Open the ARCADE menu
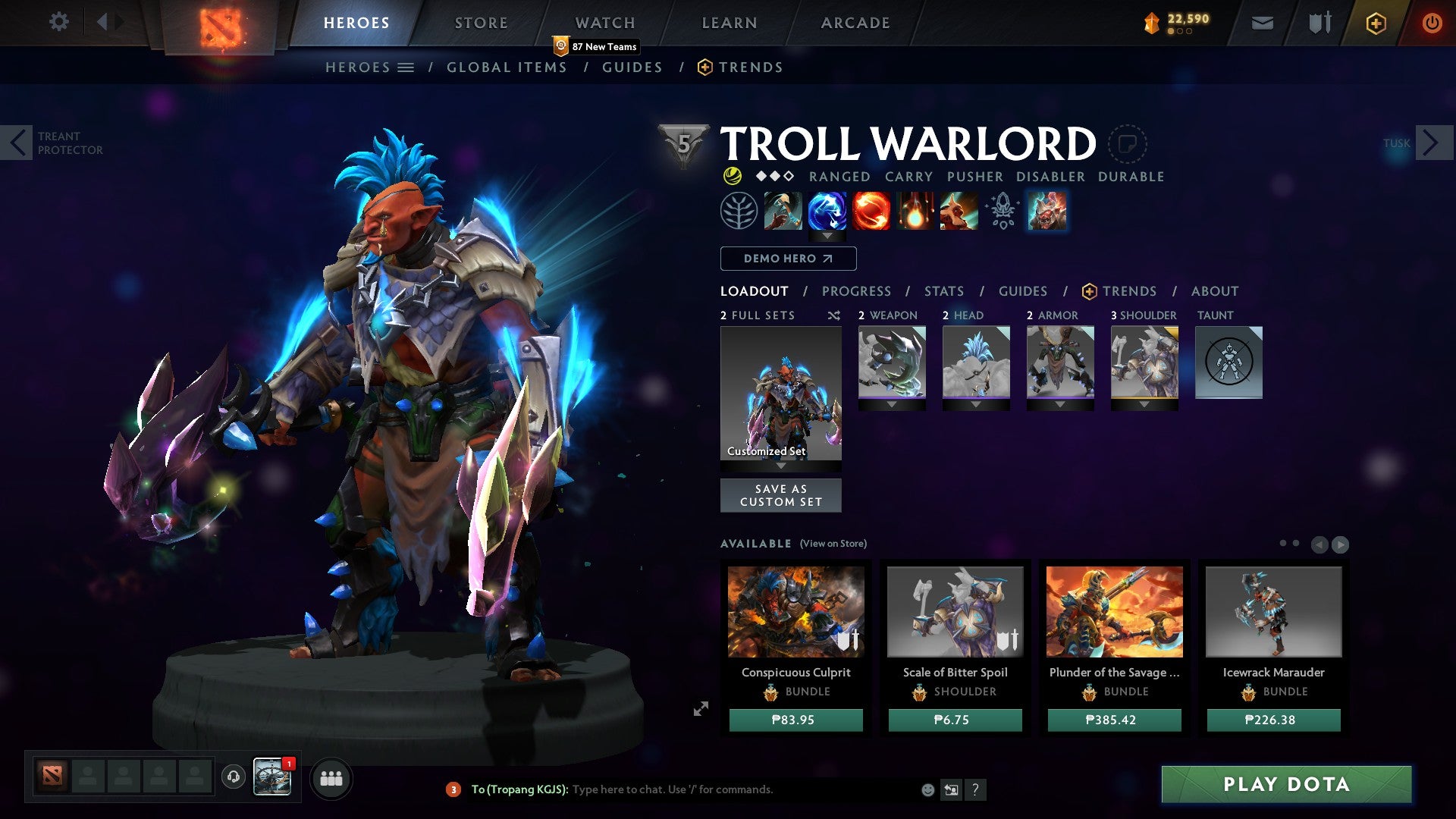Viewport: 1456px width, 819px height. (x=855, y=23)
